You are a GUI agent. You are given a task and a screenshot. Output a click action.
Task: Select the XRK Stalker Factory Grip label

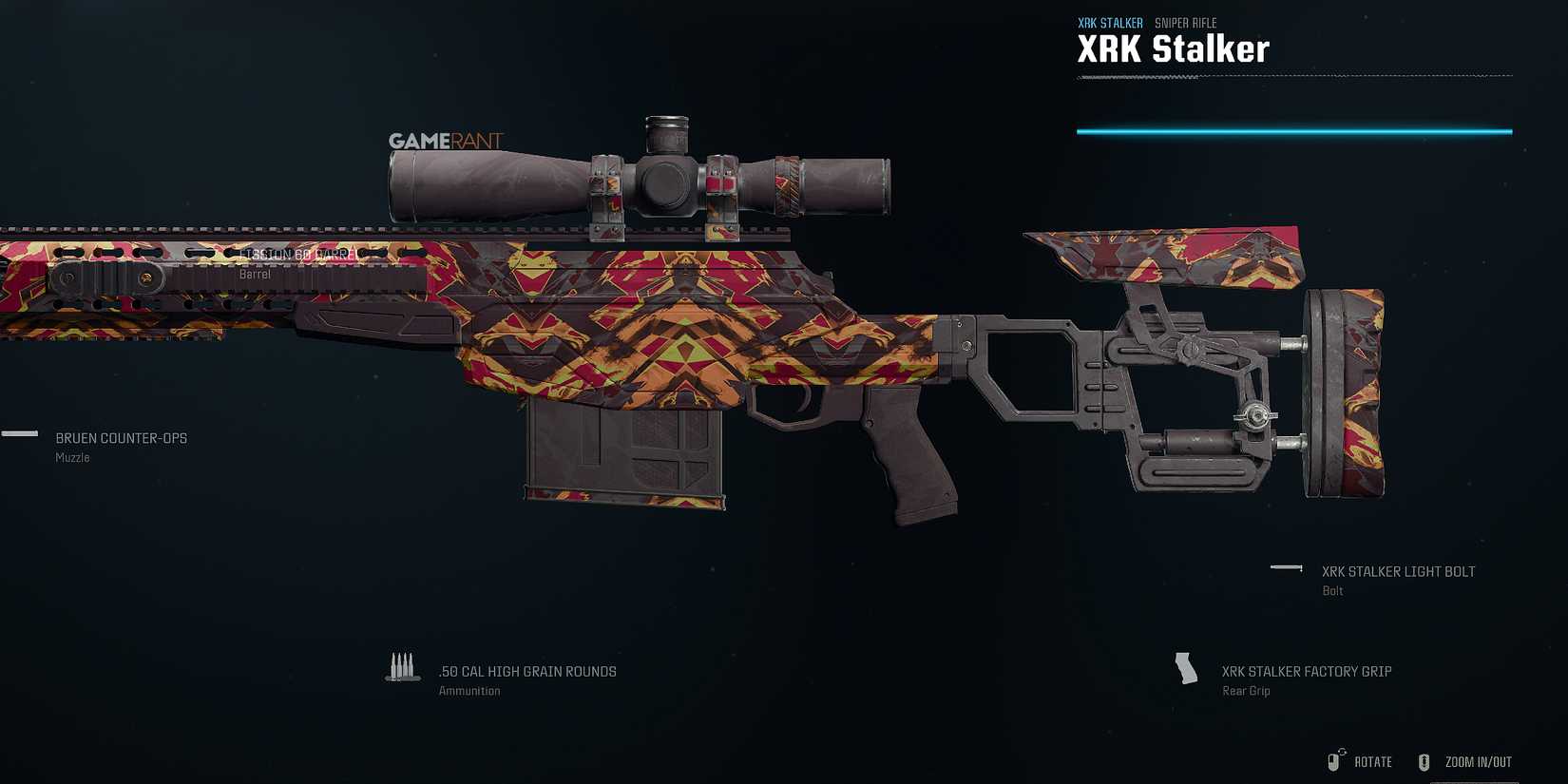(x=1306, y=671)
